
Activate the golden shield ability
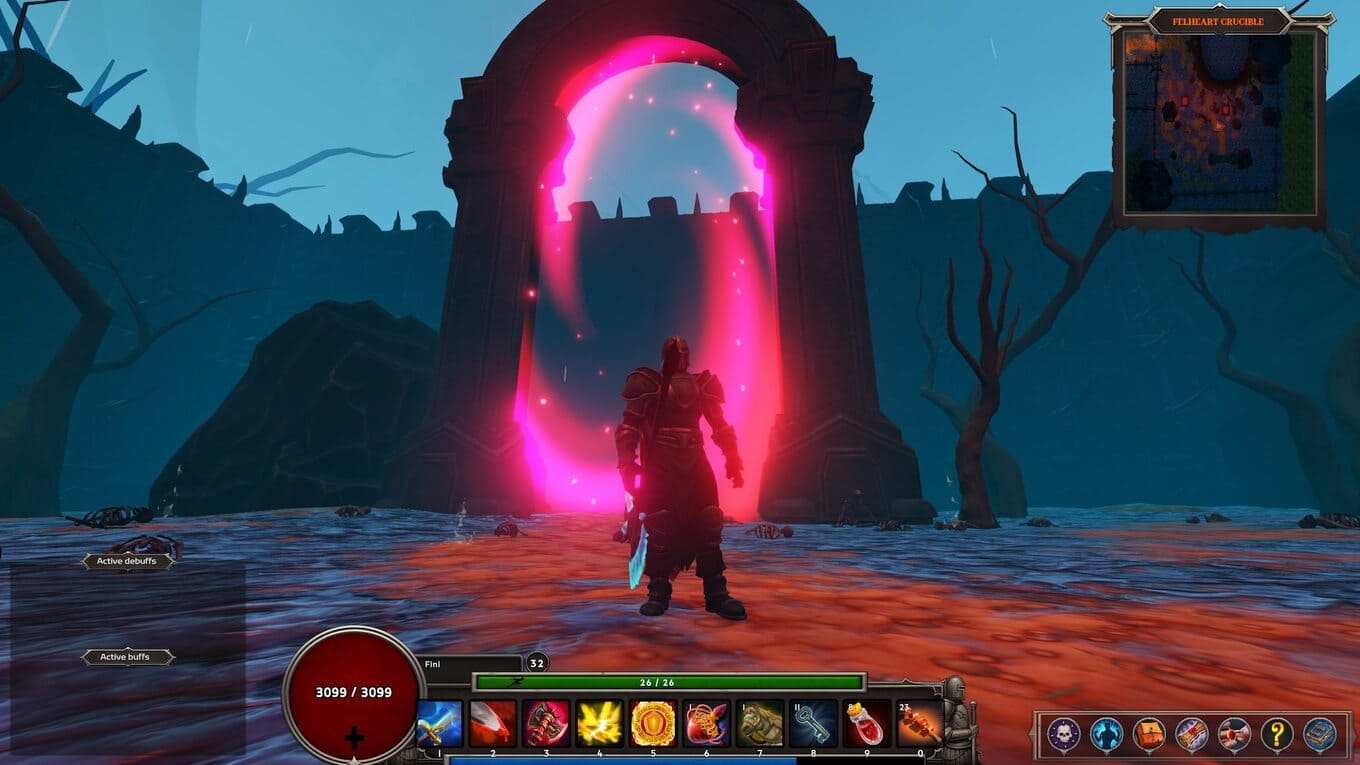653,723
